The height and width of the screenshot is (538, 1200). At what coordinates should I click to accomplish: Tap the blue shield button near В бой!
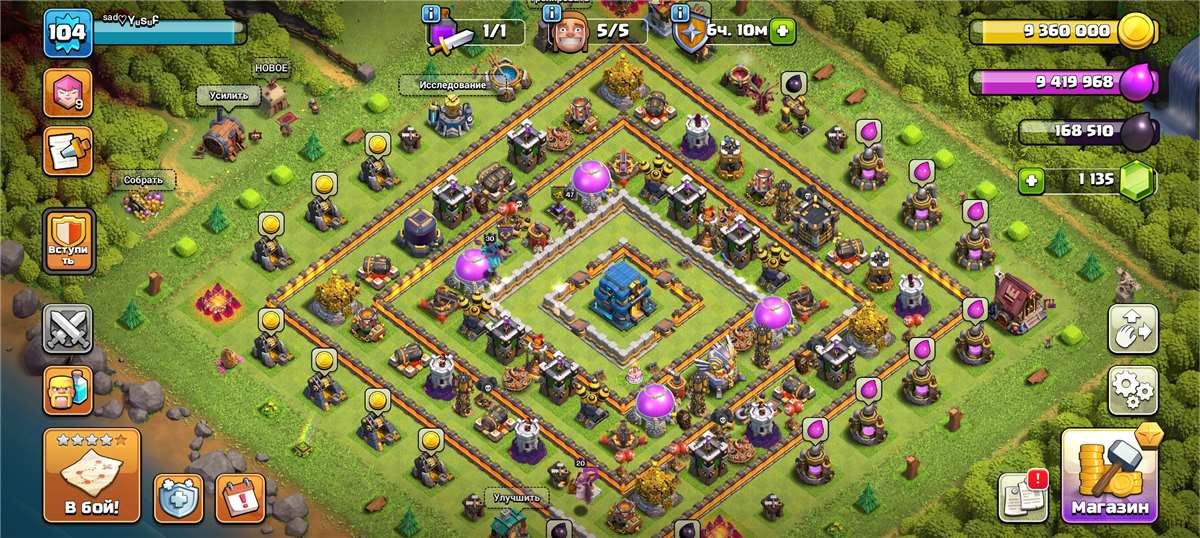tap(178, 497)
